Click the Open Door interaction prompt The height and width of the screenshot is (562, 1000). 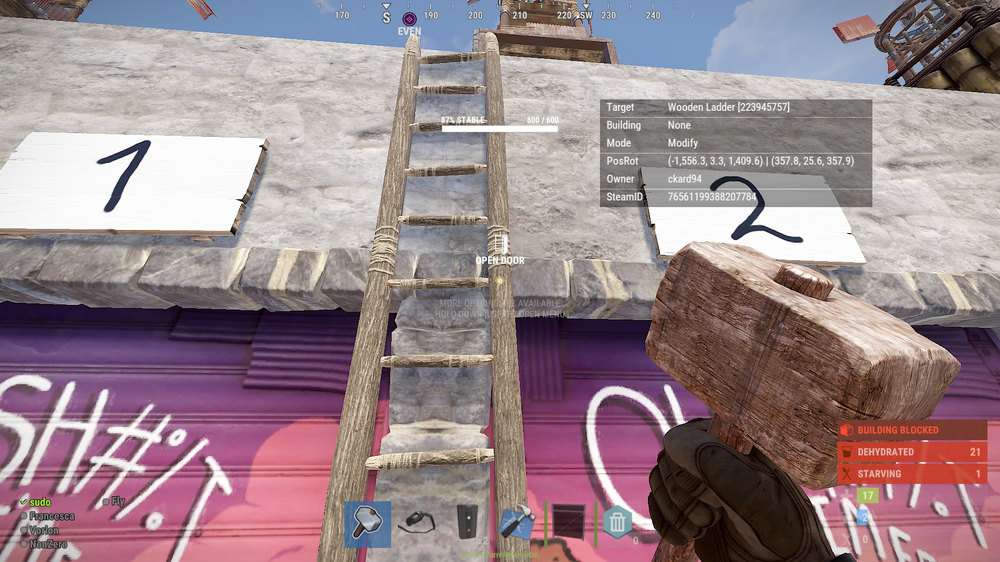(x=499, y=260)
